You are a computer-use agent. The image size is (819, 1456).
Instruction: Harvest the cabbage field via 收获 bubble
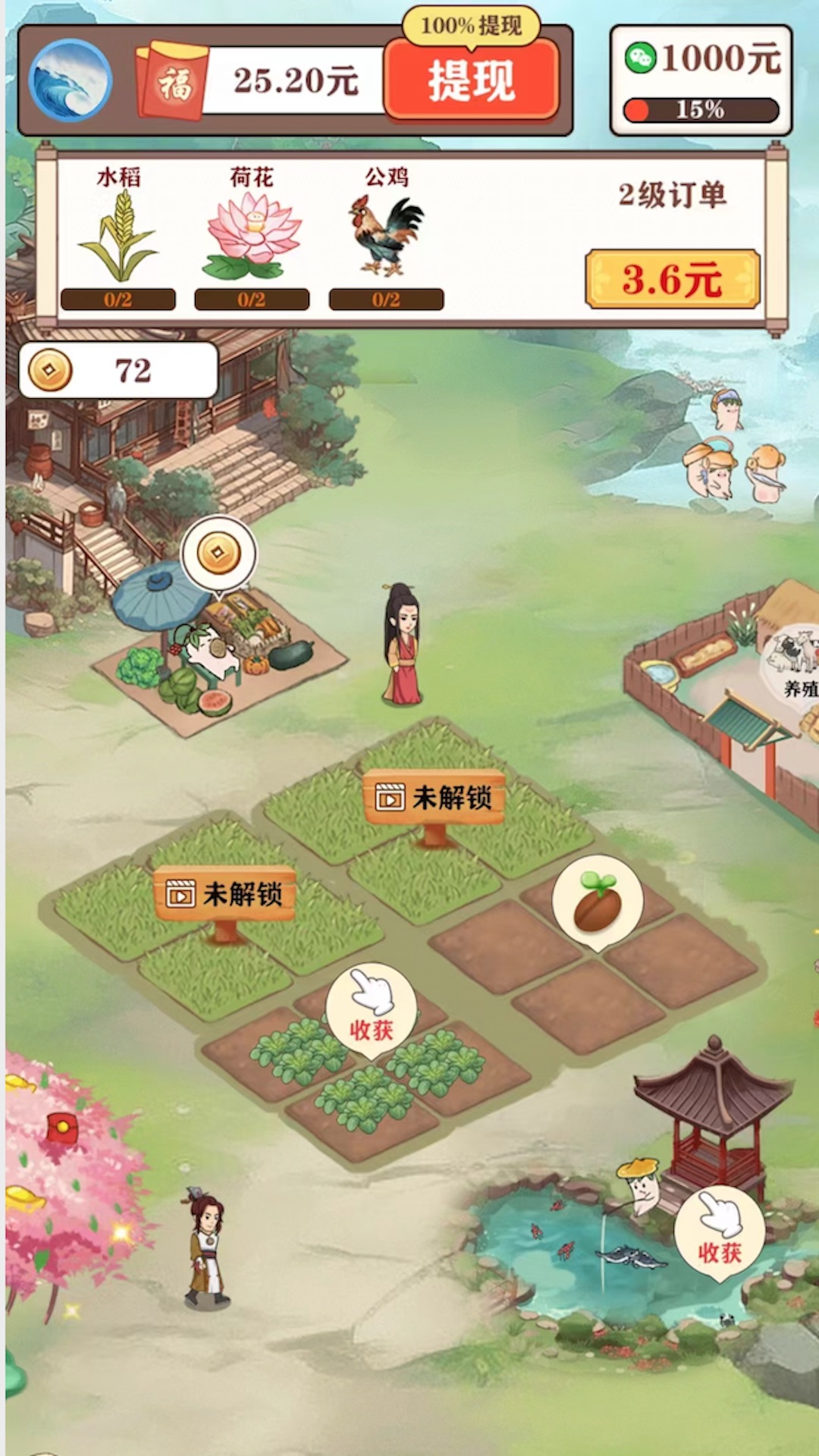tap(372, 1007)
